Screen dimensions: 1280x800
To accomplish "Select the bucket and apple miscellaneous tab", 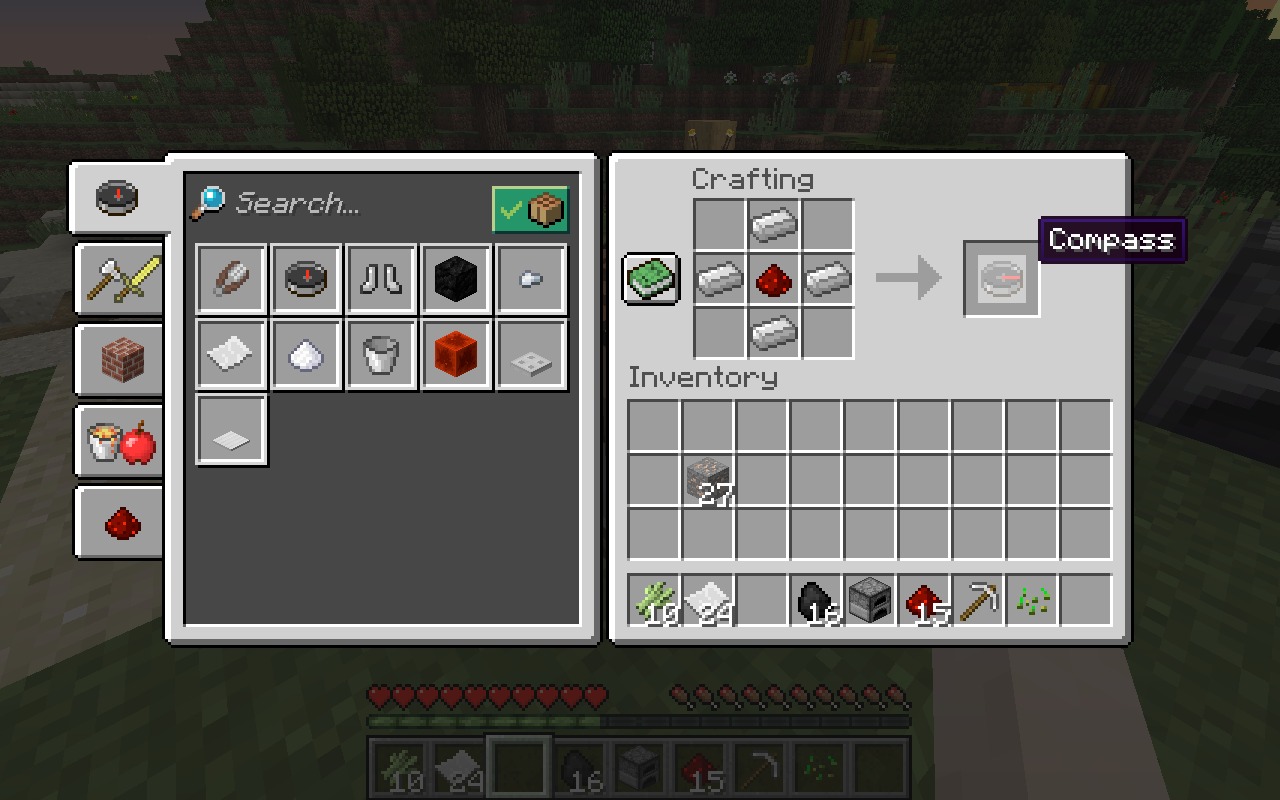I will coord(121,441).
